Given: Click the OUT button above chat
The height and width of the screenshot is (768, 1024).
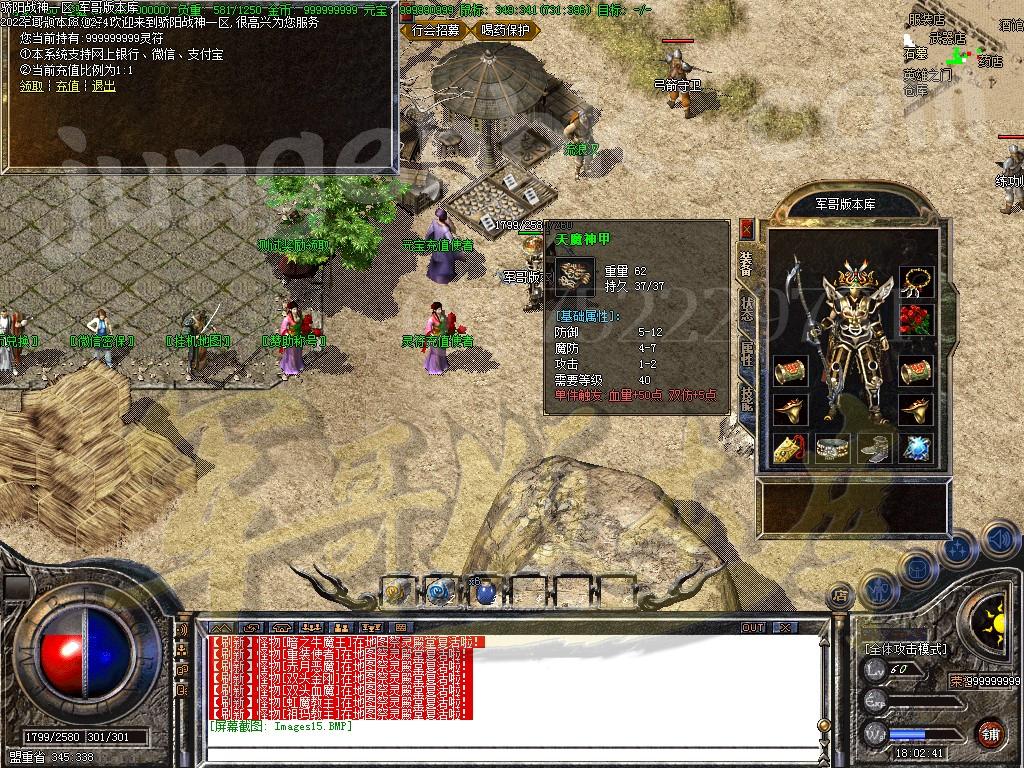Looking at the screenshot, I should (752, 627).
